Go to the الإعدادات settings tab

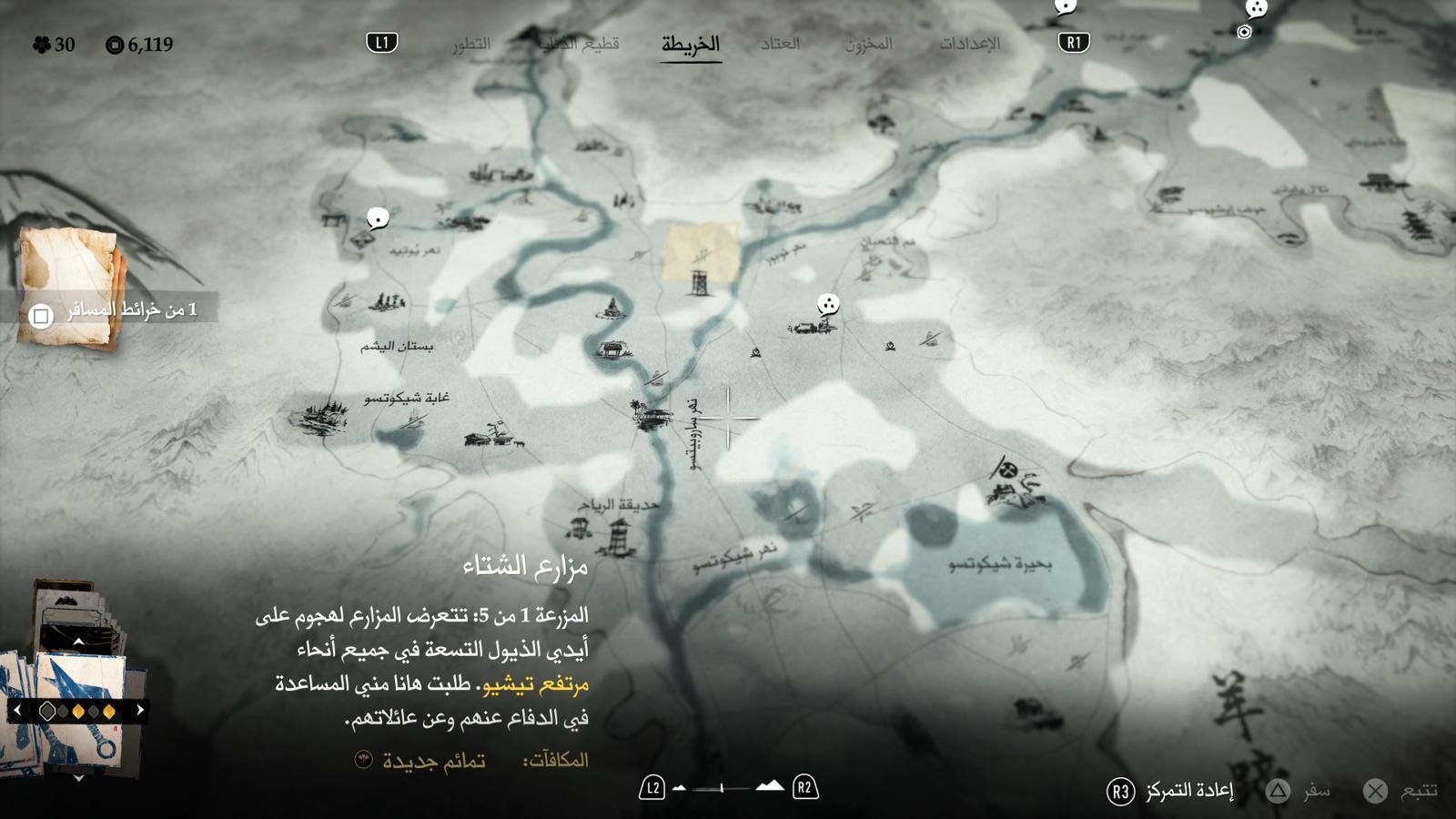(969, 44)
